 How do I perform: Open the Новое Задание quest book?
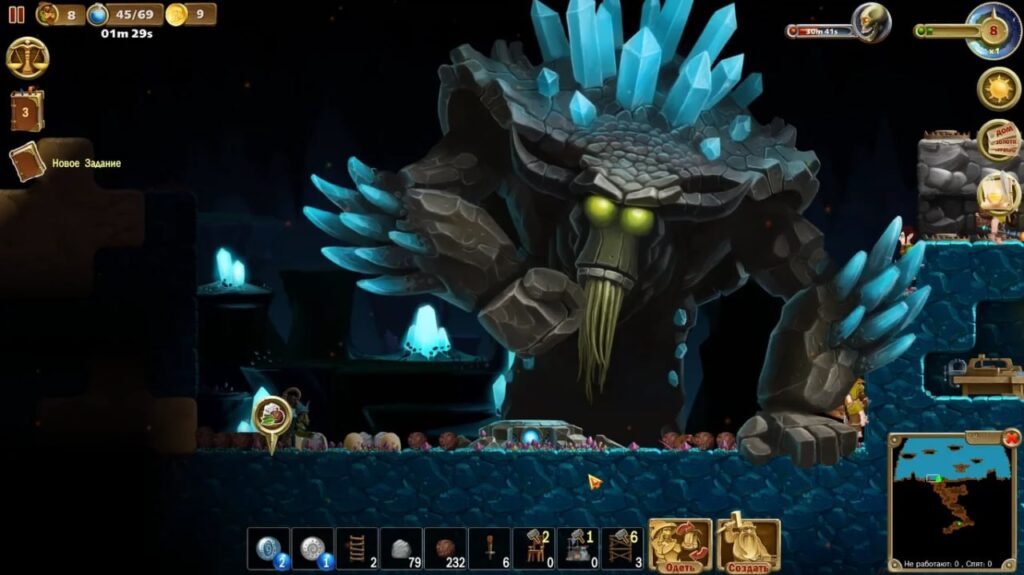click(x=28, y=162)
